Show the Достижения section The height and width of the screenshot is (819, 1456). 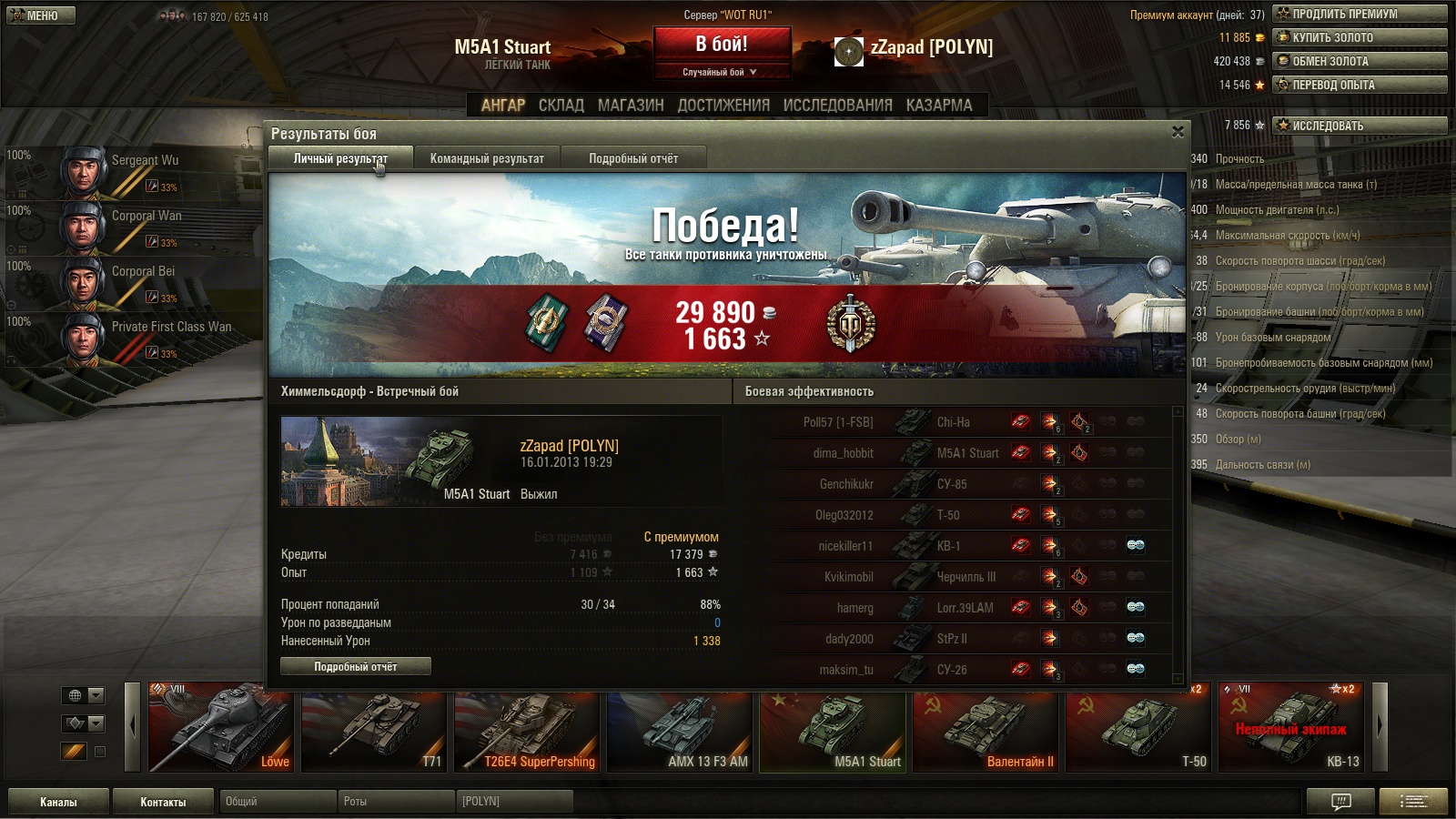[x=723, y=106]
